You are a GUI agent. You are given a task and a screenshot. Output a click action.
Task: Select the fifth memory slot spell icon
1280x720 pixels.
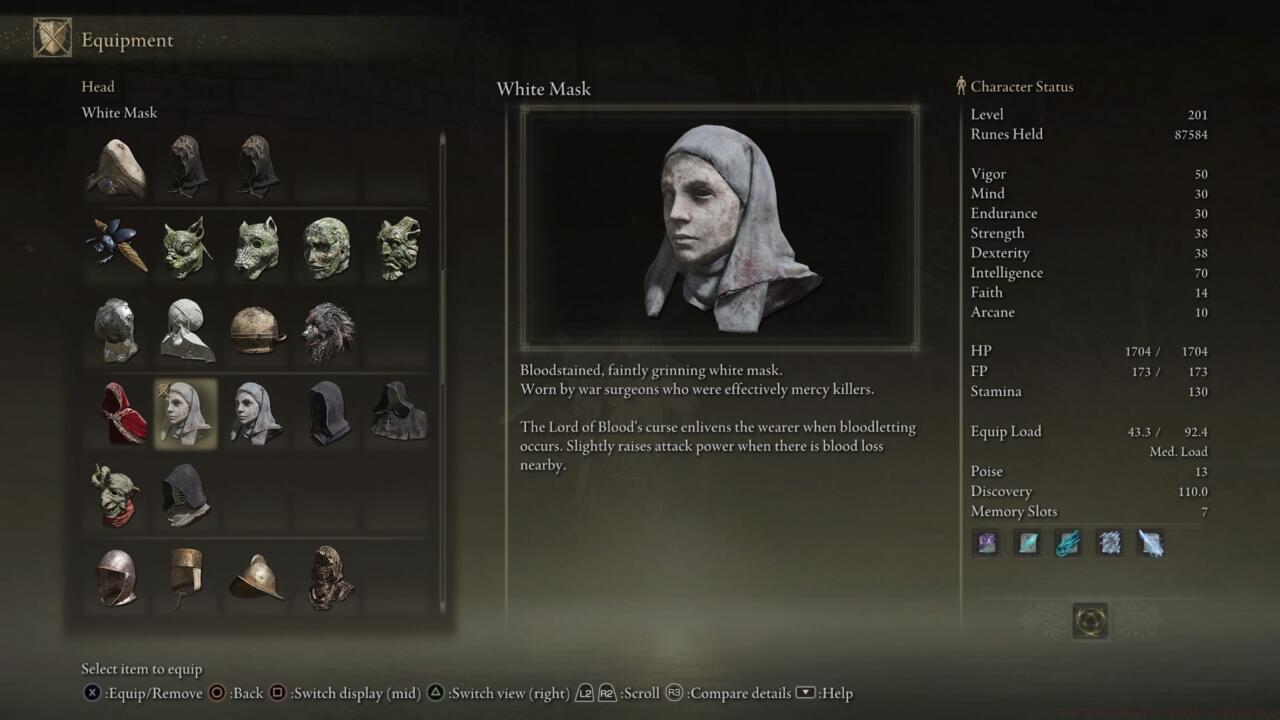tap(1150, 543)
